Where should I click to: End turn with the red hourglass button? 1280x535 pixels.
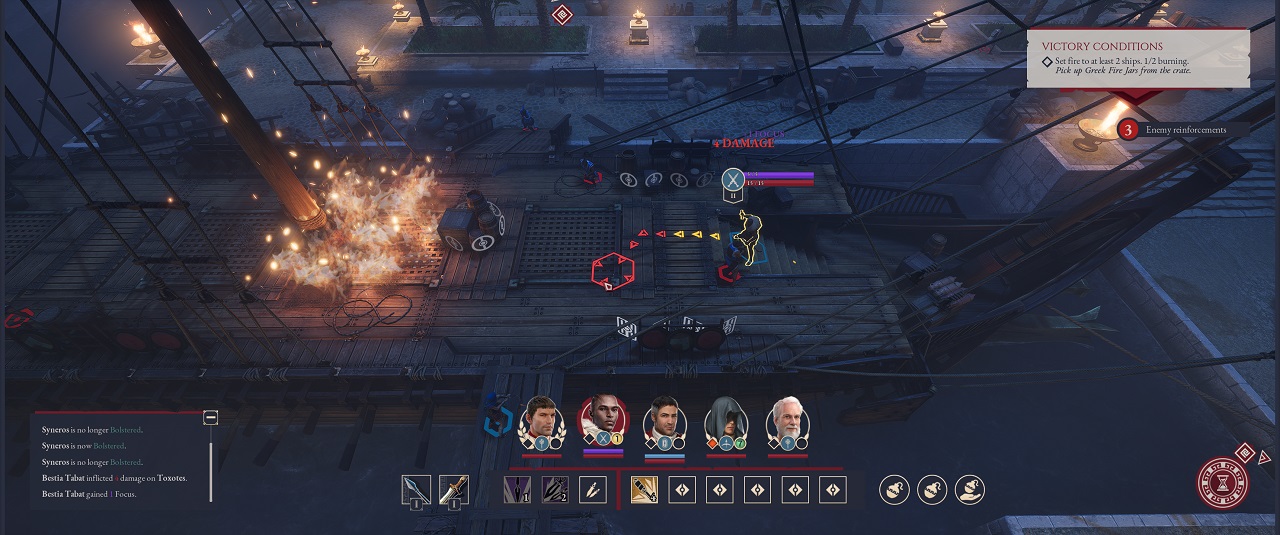[x=1221, y=483]
